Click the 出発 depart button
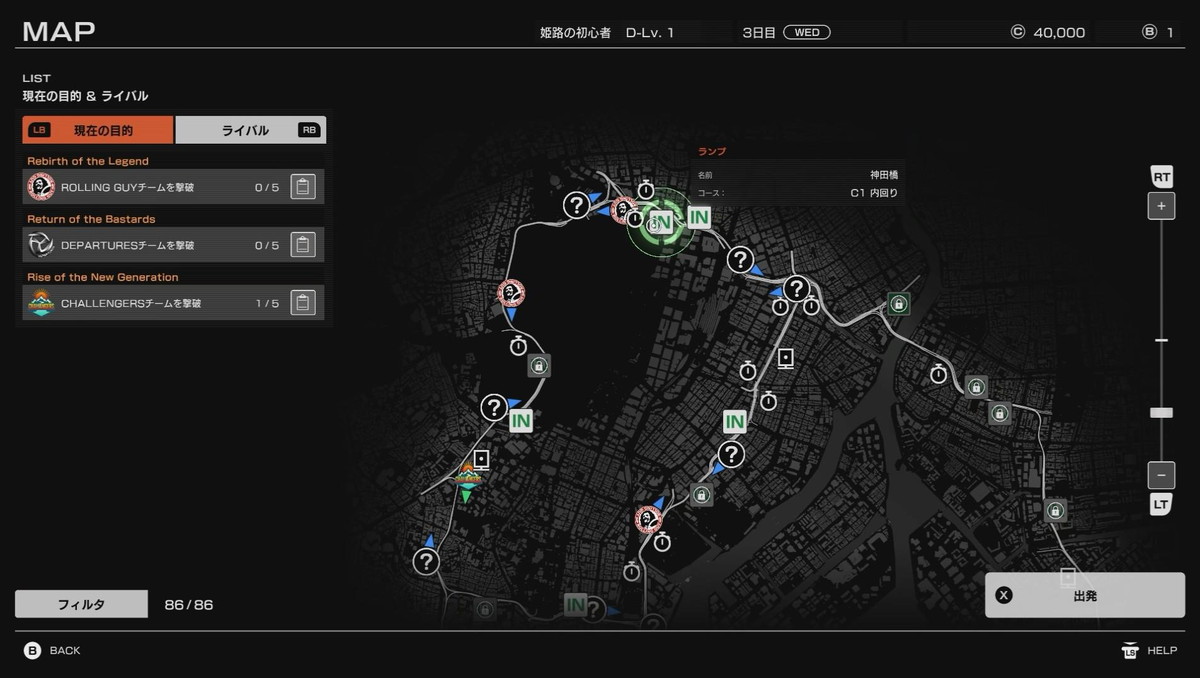Viewport: 1200px width, 678px height. point(1085,595)
